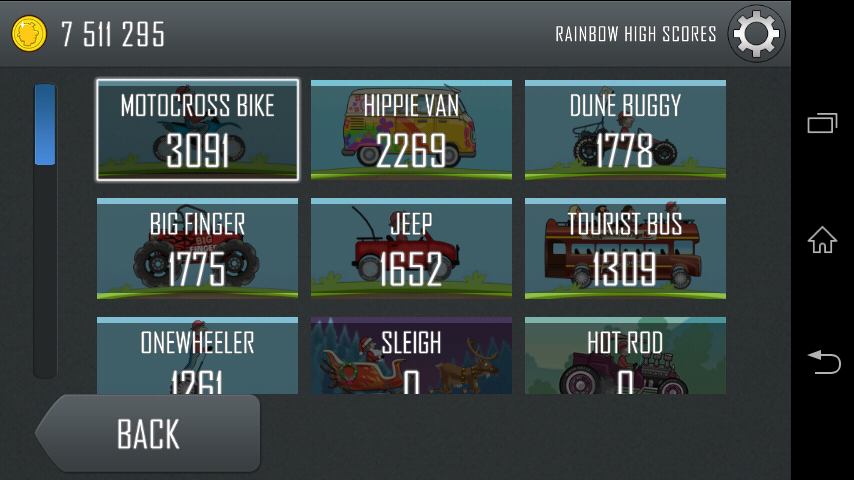This screenshot has height=480, width=854.
Task: Go back with the BACK button
Action: coord(148,434)
